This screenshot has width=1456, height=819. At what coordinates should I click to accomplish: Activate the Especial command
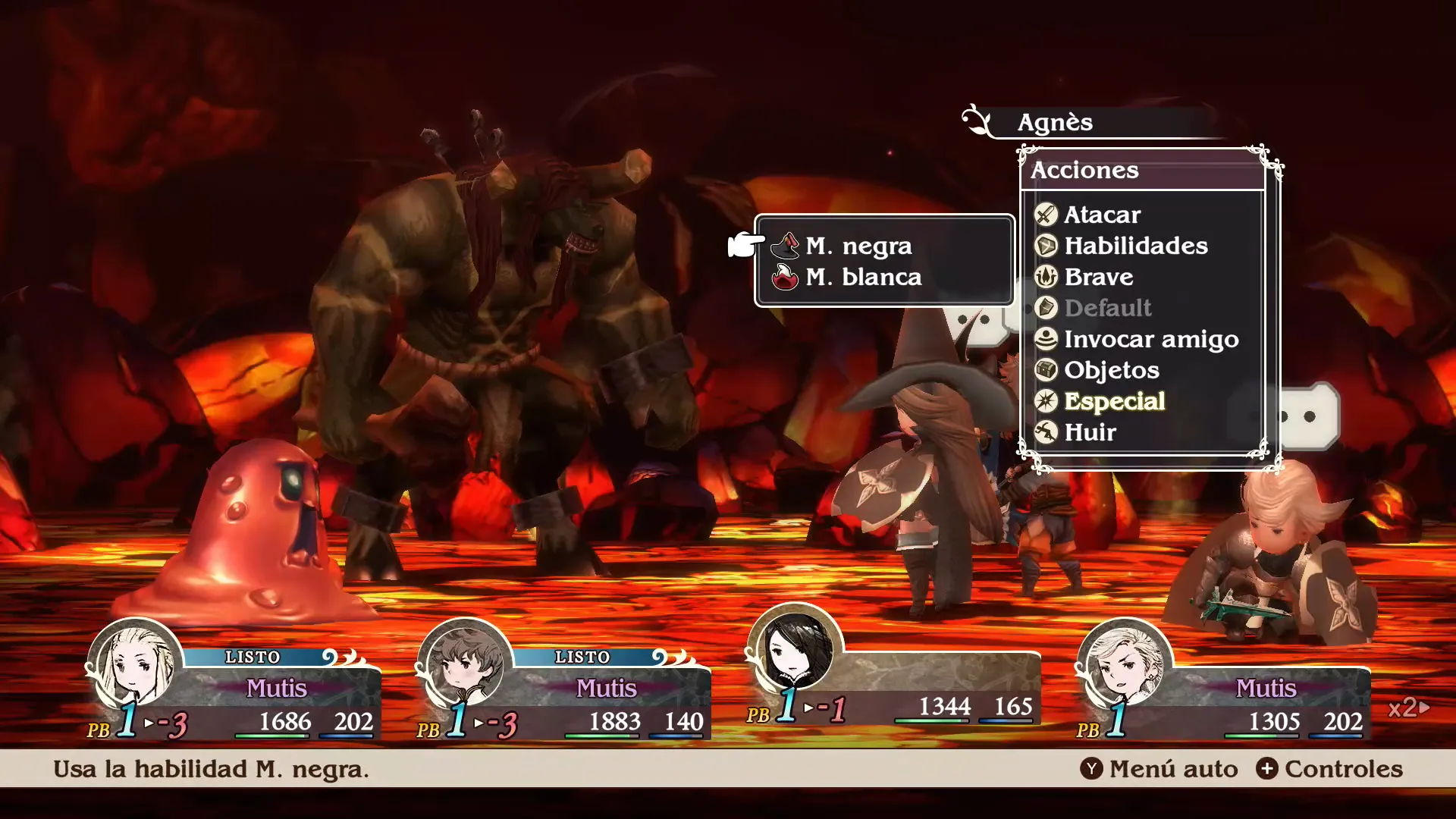1113,401
